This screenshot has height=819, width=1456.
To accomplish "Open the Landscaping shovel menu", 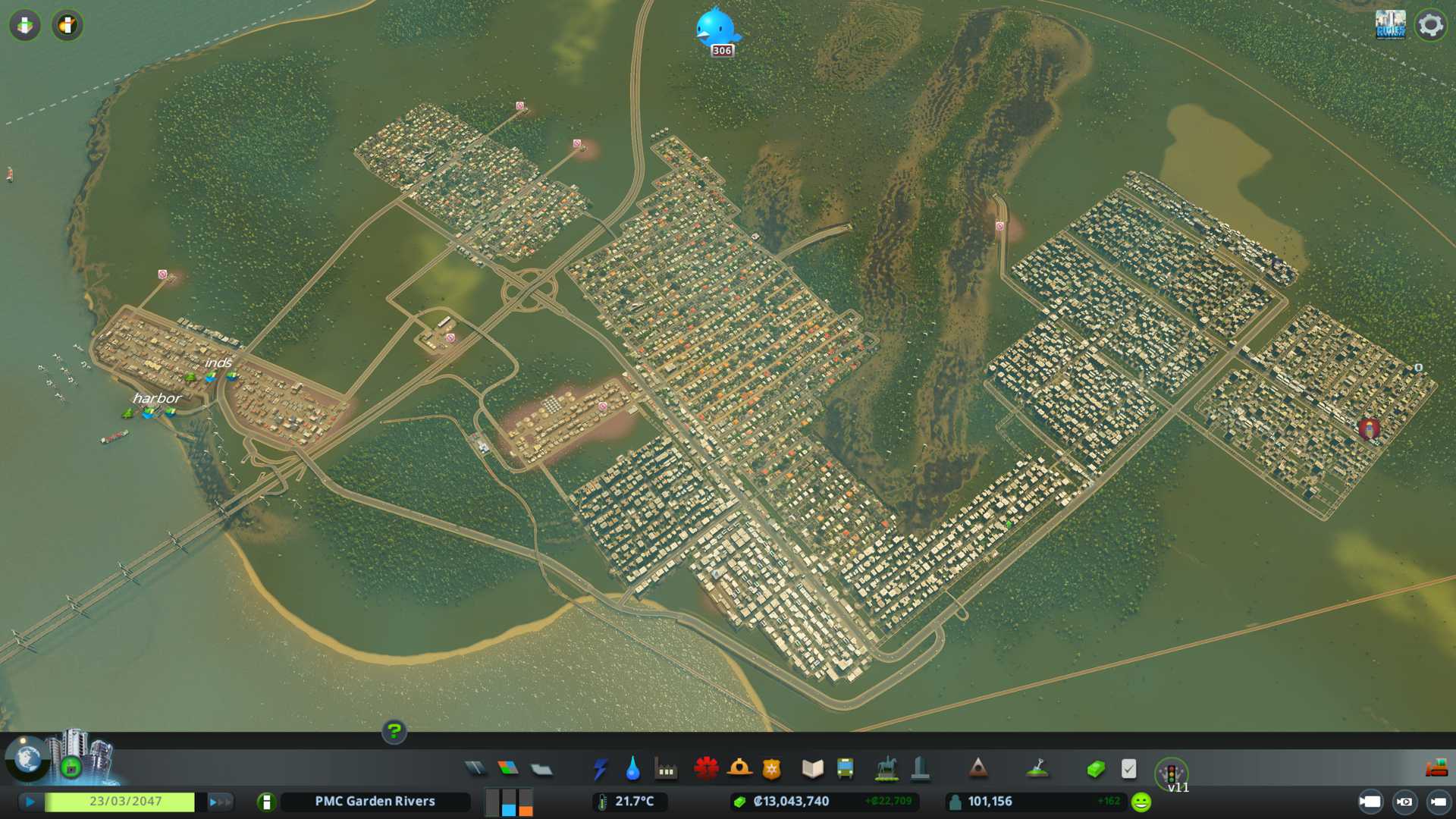I will click(x=1037, y=769).
